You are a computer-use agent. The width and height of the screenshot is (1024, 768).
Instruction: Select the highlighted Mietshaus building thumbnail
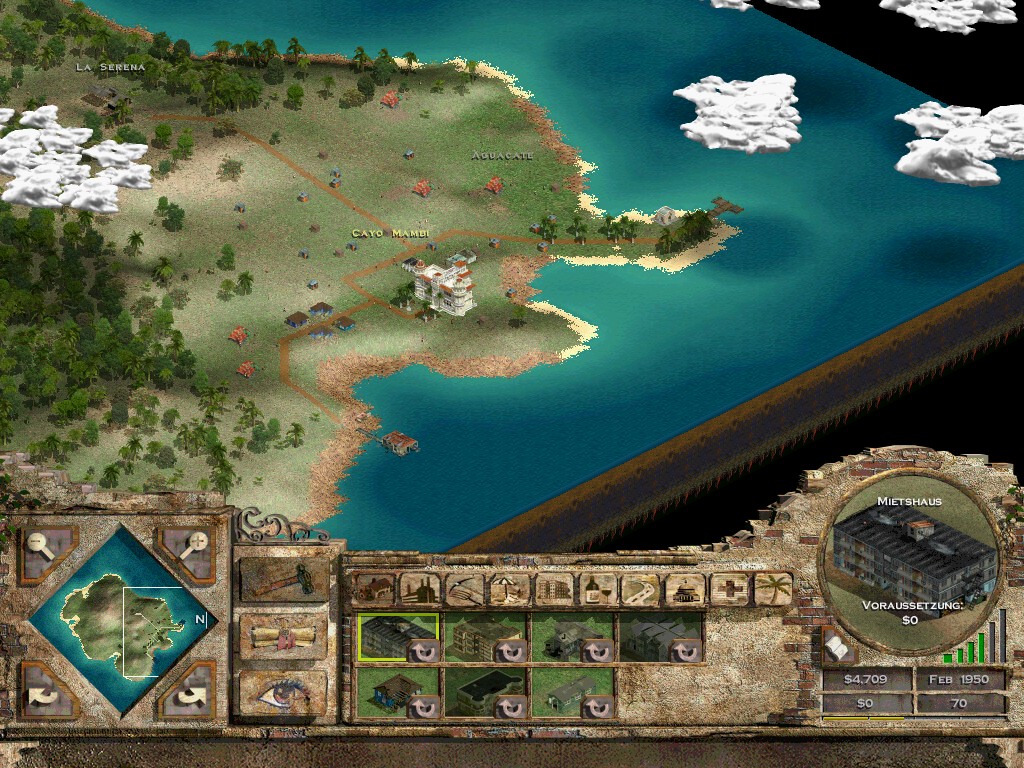tap(397, 637)
